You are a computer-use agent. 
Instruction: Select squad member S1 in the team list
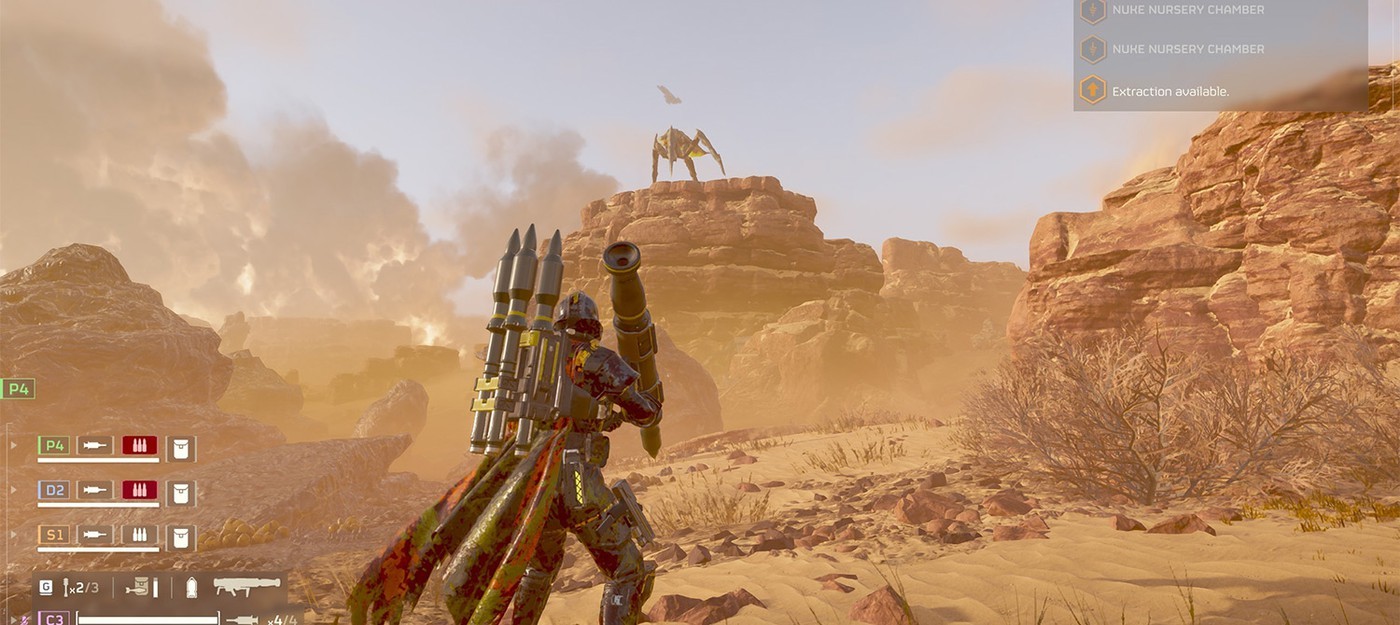[54, 535]
